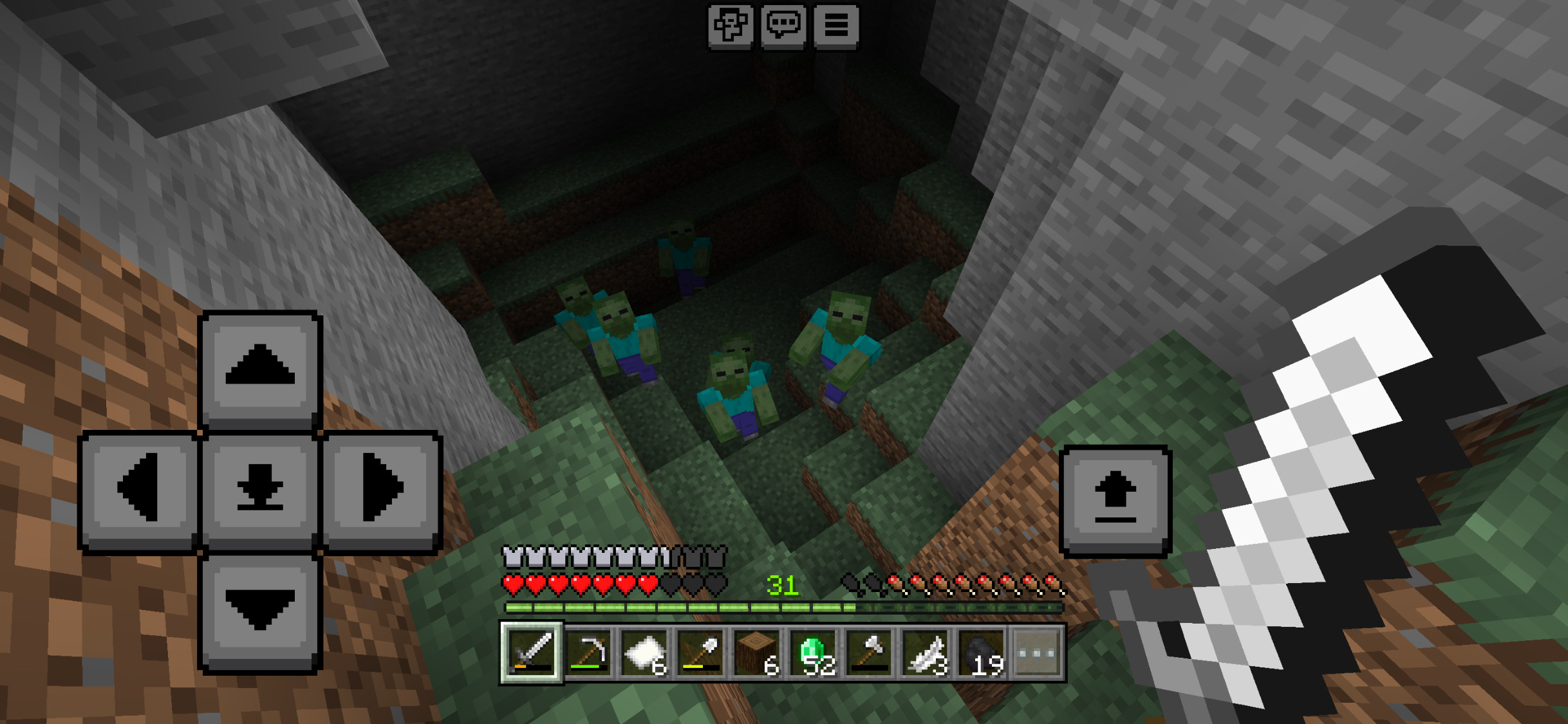Open the emote button at the top
Image resolution: width=1568 pixels, height=724 pixels.
[x=731, y=26]
